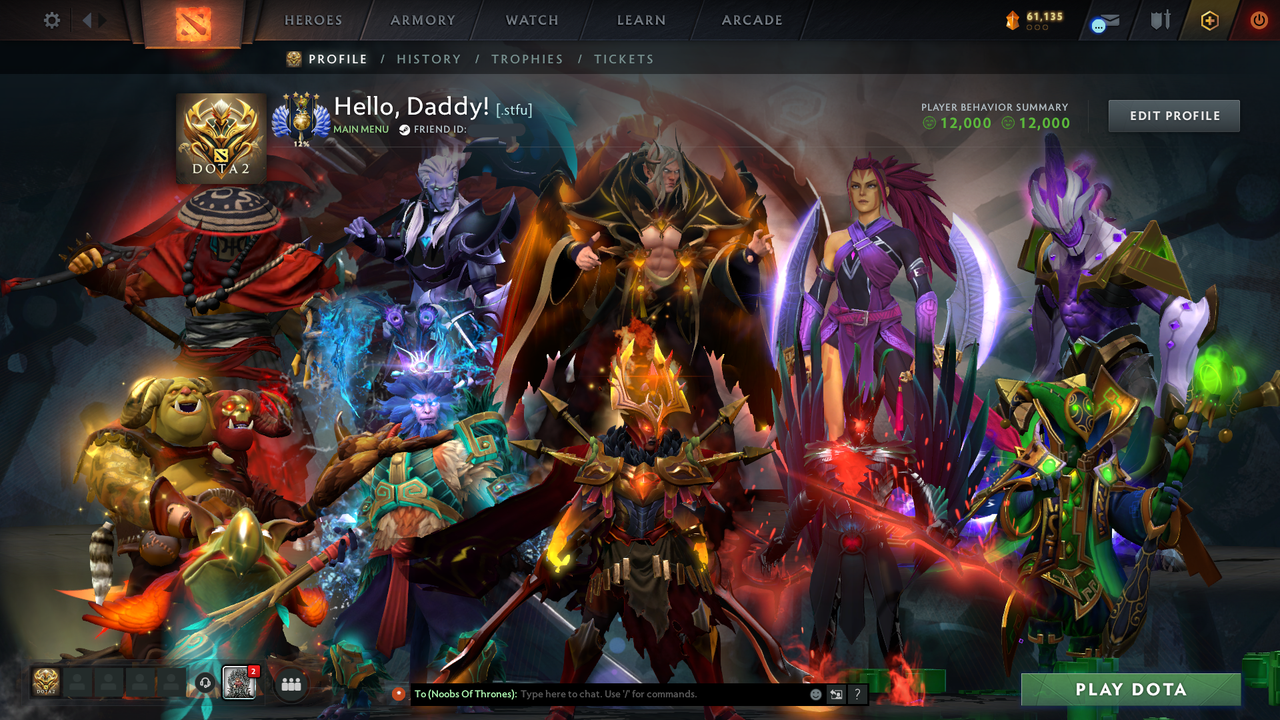Open the settings gear icon
Viewport: 1280px width, 720px height.
pos(51,19)
